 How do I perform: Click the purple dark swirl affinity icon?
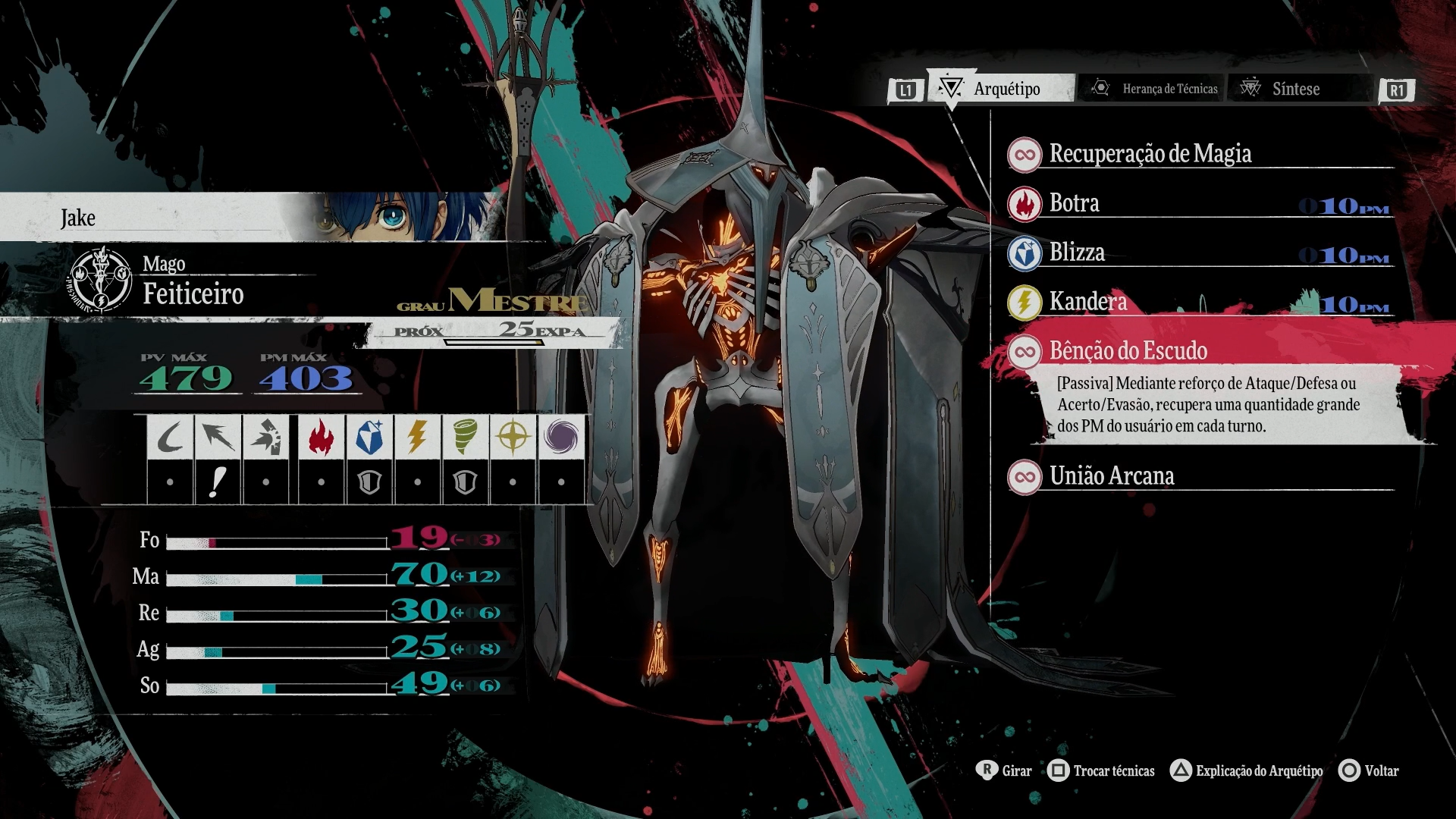(561, 438)
